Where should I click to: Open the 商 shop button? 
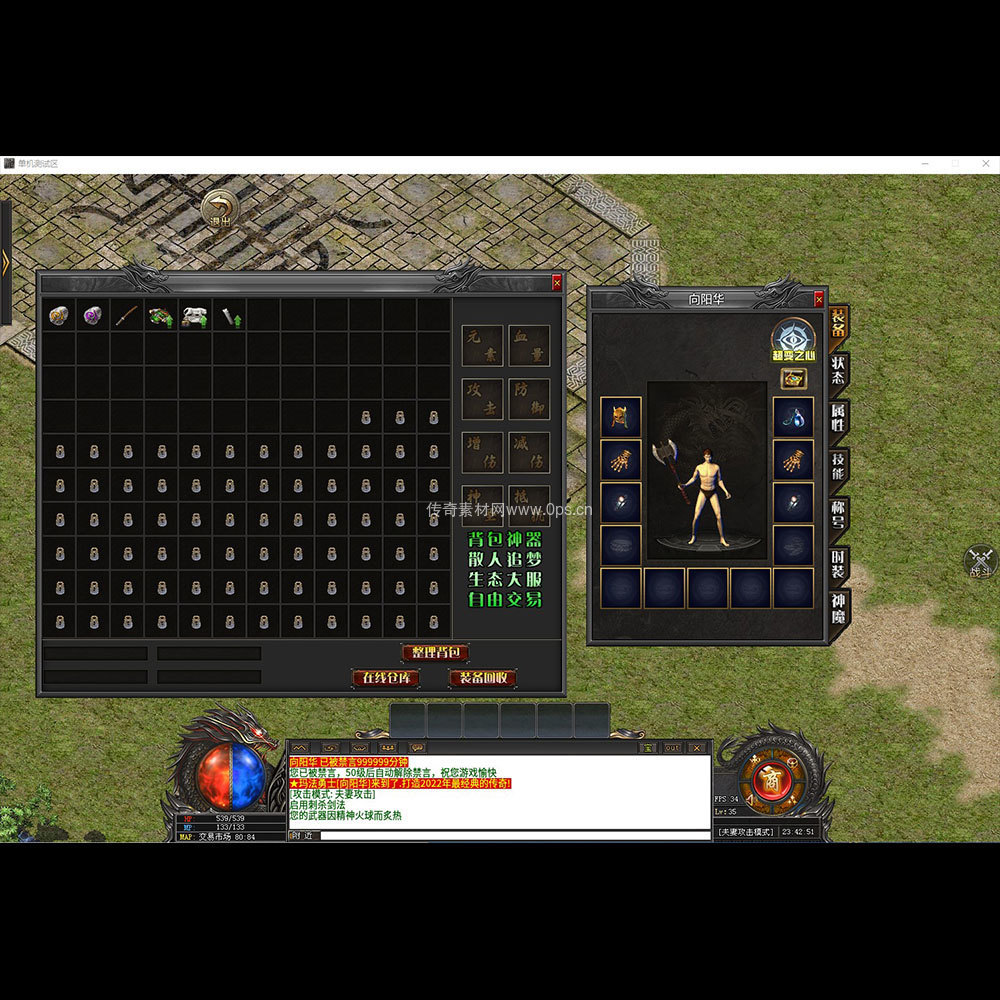769,781
